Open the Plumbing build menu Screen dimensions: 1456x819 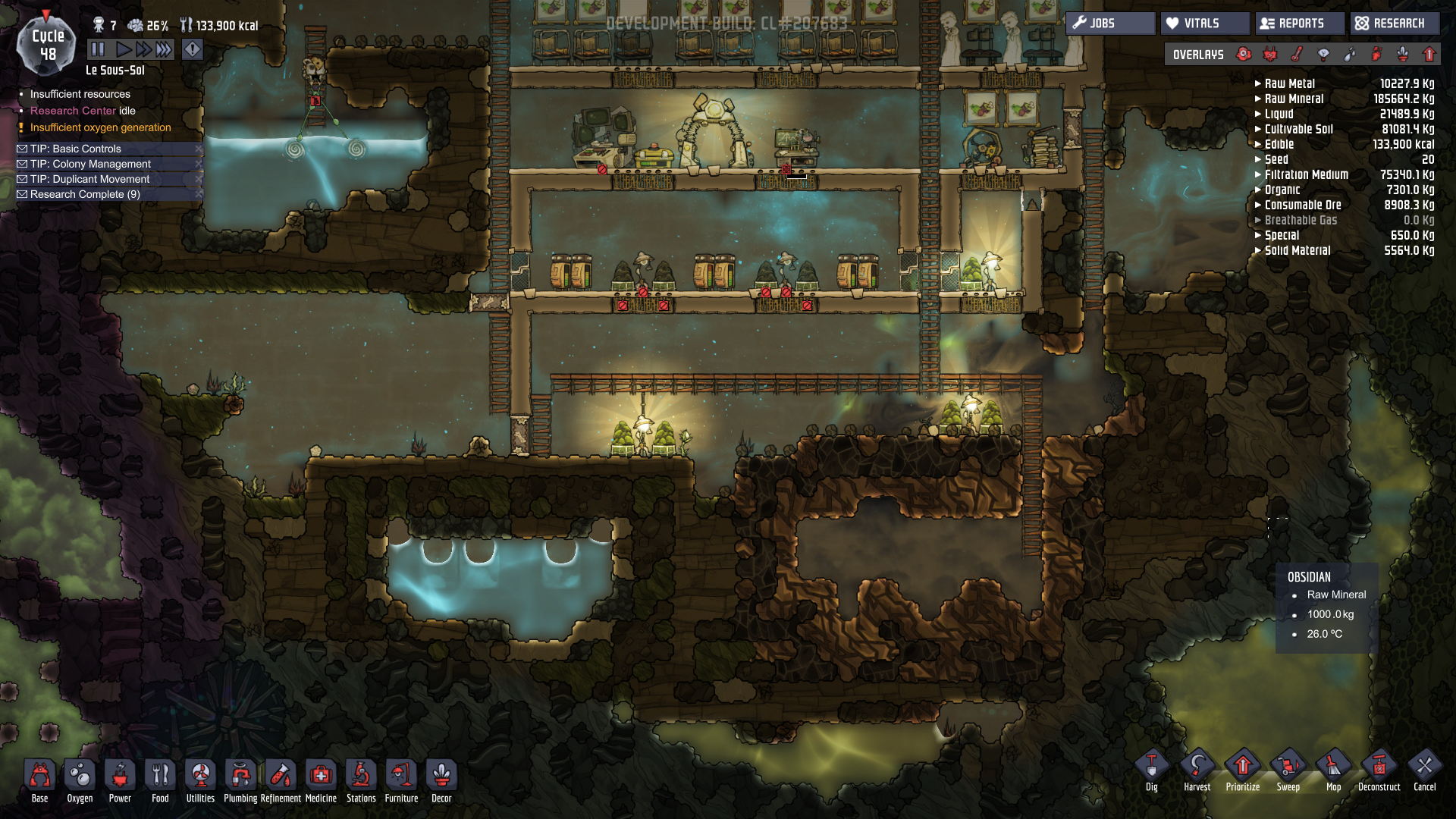pos(240,780)
